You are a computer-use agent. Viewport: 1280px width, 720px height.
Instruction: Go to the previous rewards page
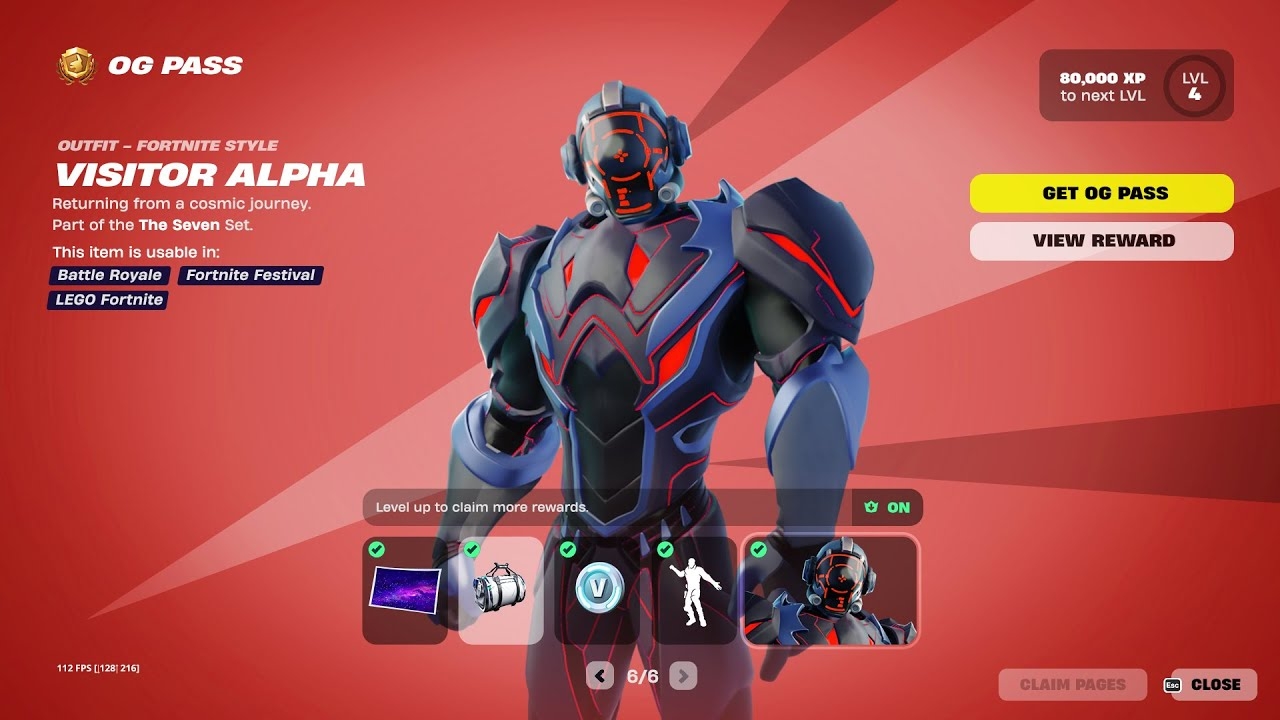599,676
